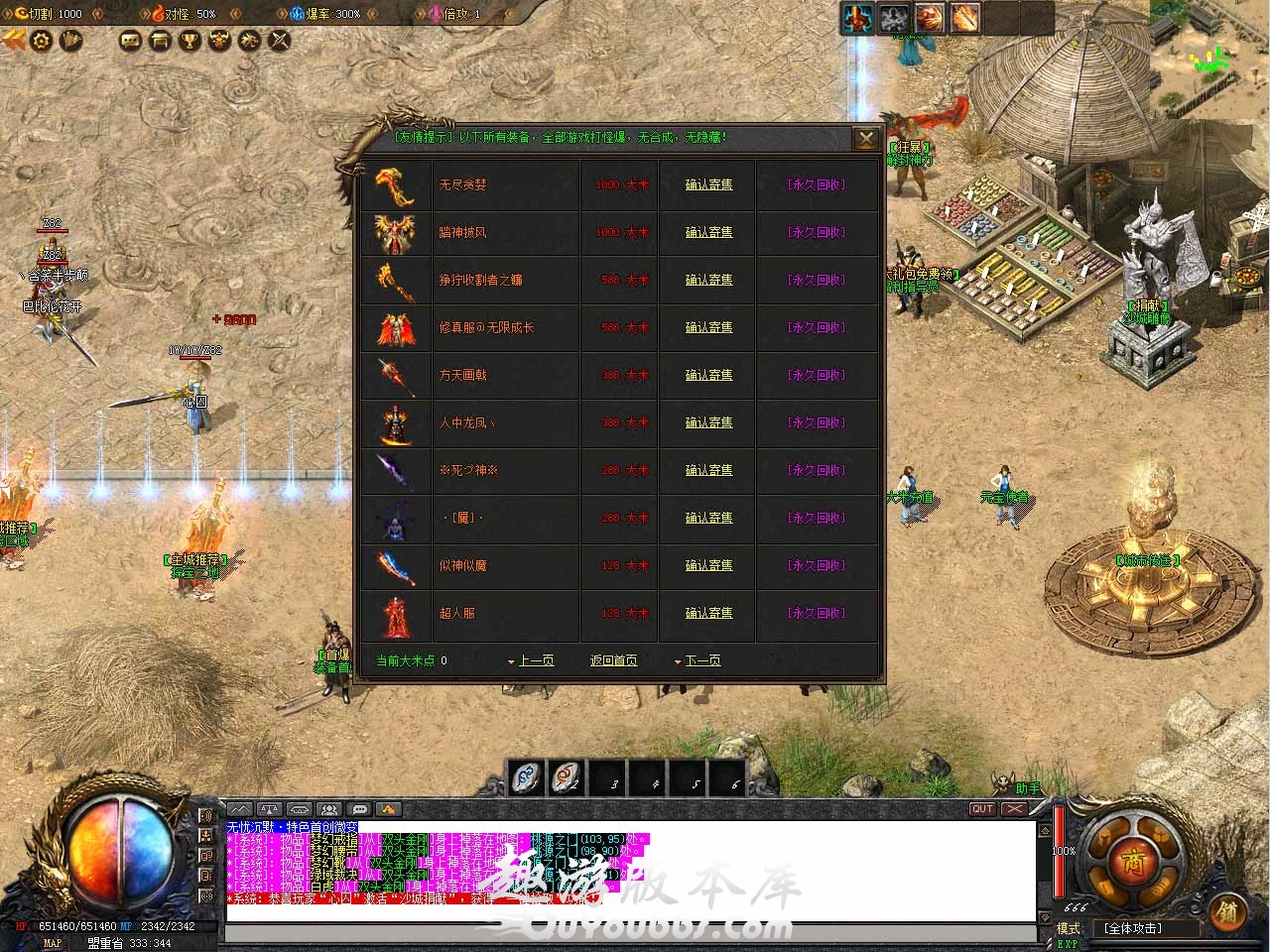Go to the previous page (上一页)
Image resolution: width=1270 pixels, height=952 pixels.
coord(535,660)
